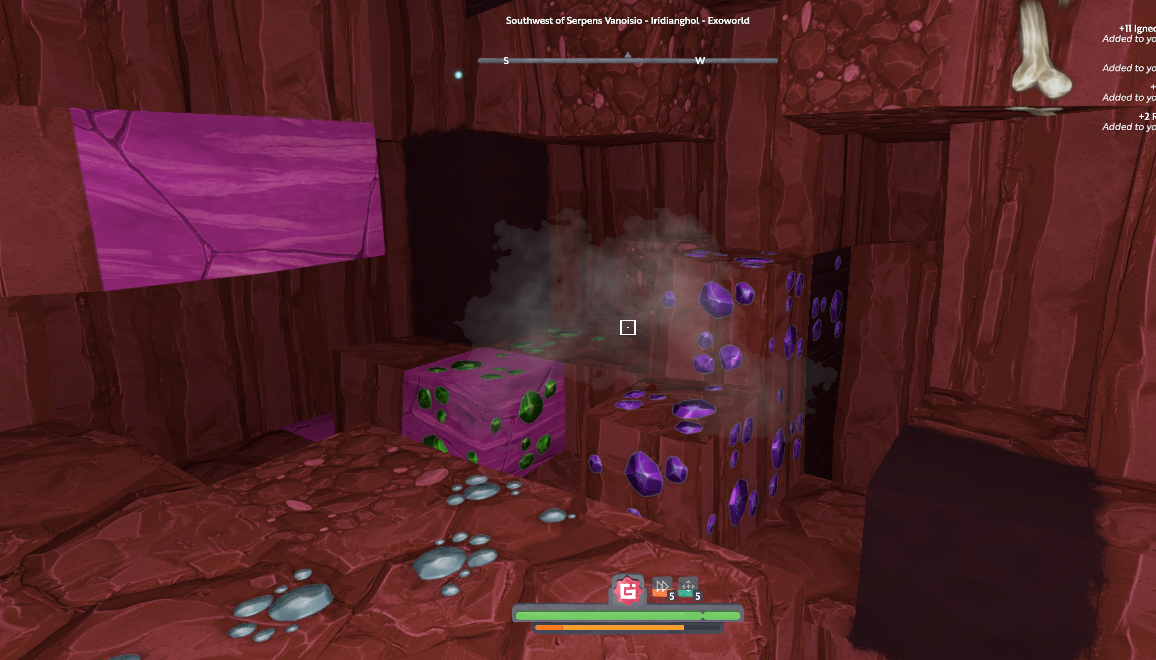
Task: Click the compass bar showing S and W
Action: (x=627, y=61)
